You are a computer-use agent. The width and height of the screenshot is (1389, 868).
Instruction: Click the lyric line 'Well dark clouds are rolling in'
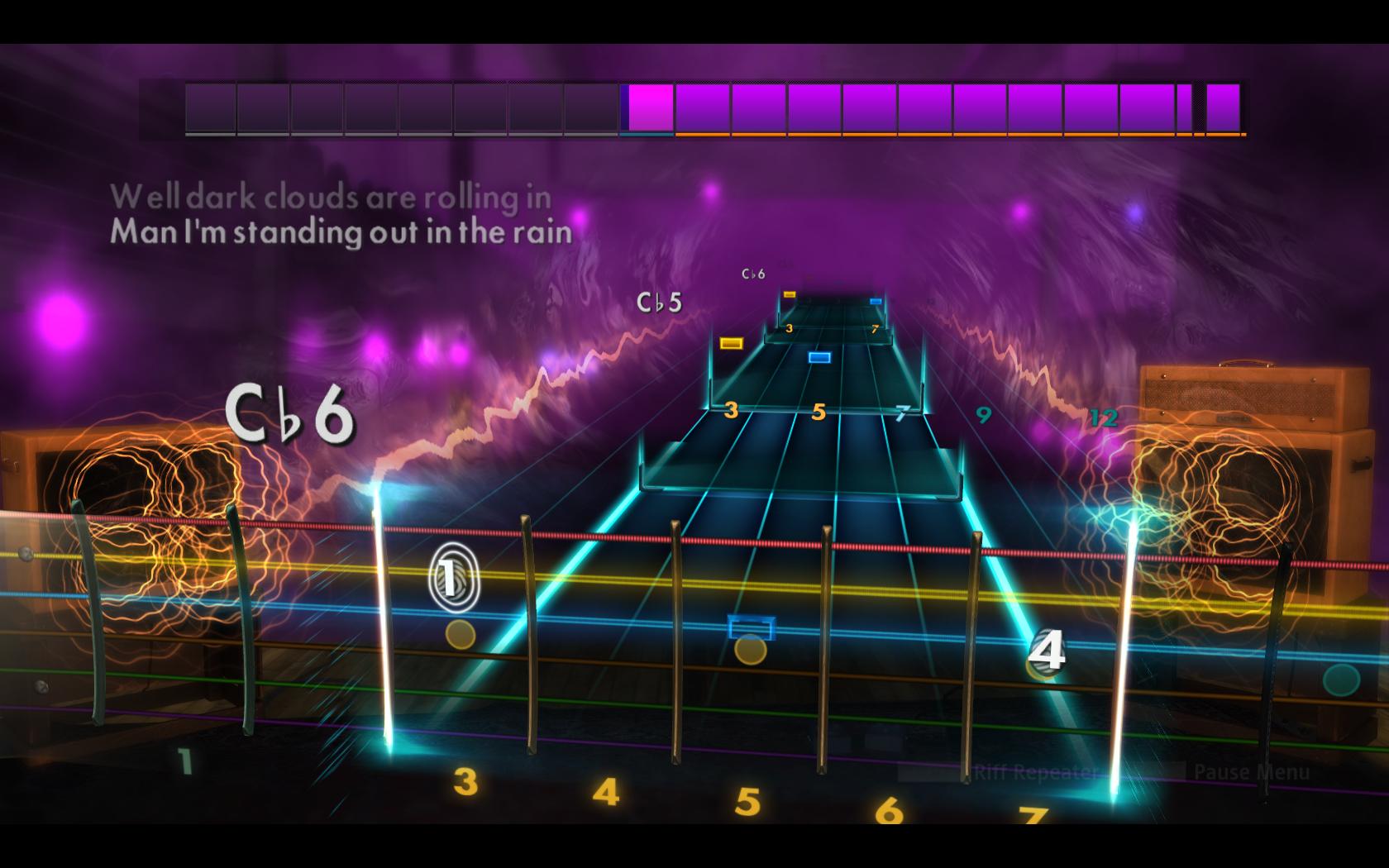coord(333,197)
